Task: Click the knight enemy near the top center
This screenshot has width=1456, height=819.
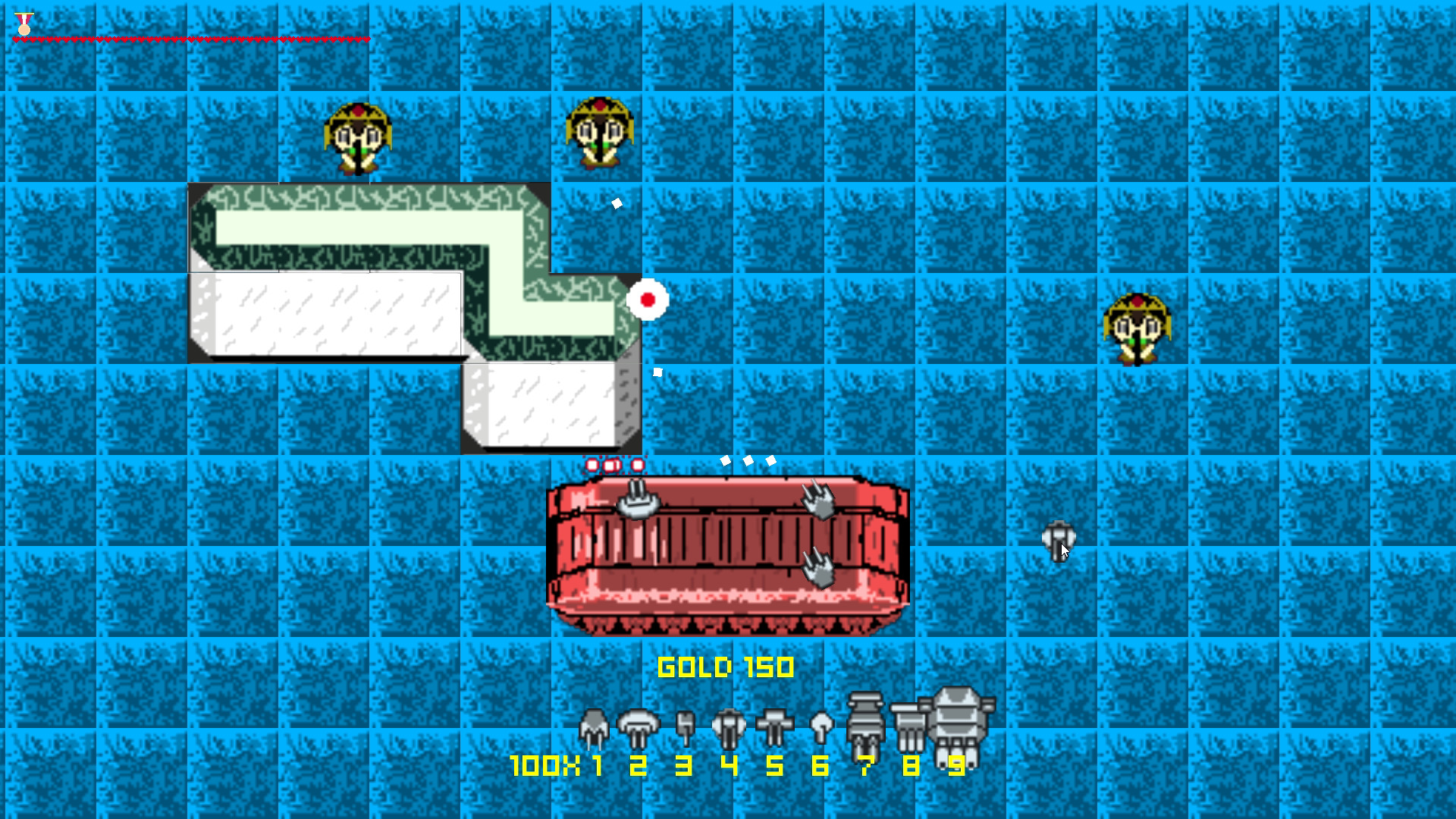Action: point(599,133)
